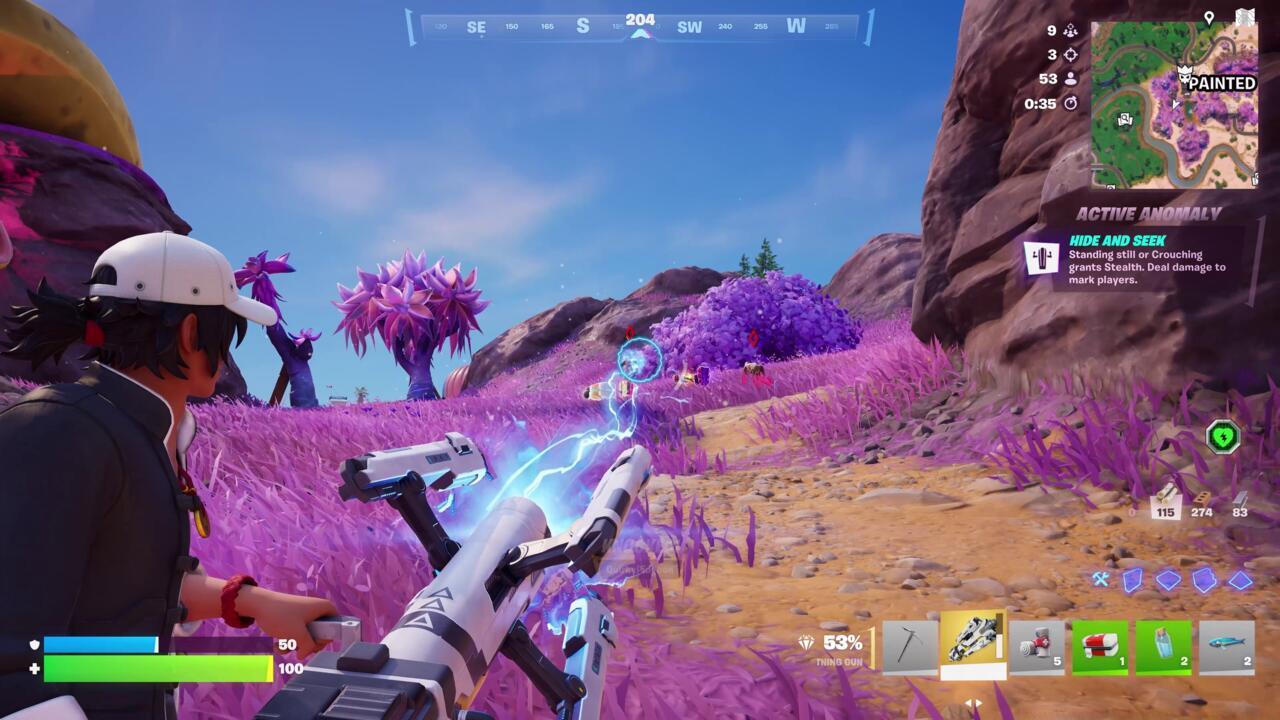
Task: Click the wood material counter showing 115
Action: [x=1168, y=507]
